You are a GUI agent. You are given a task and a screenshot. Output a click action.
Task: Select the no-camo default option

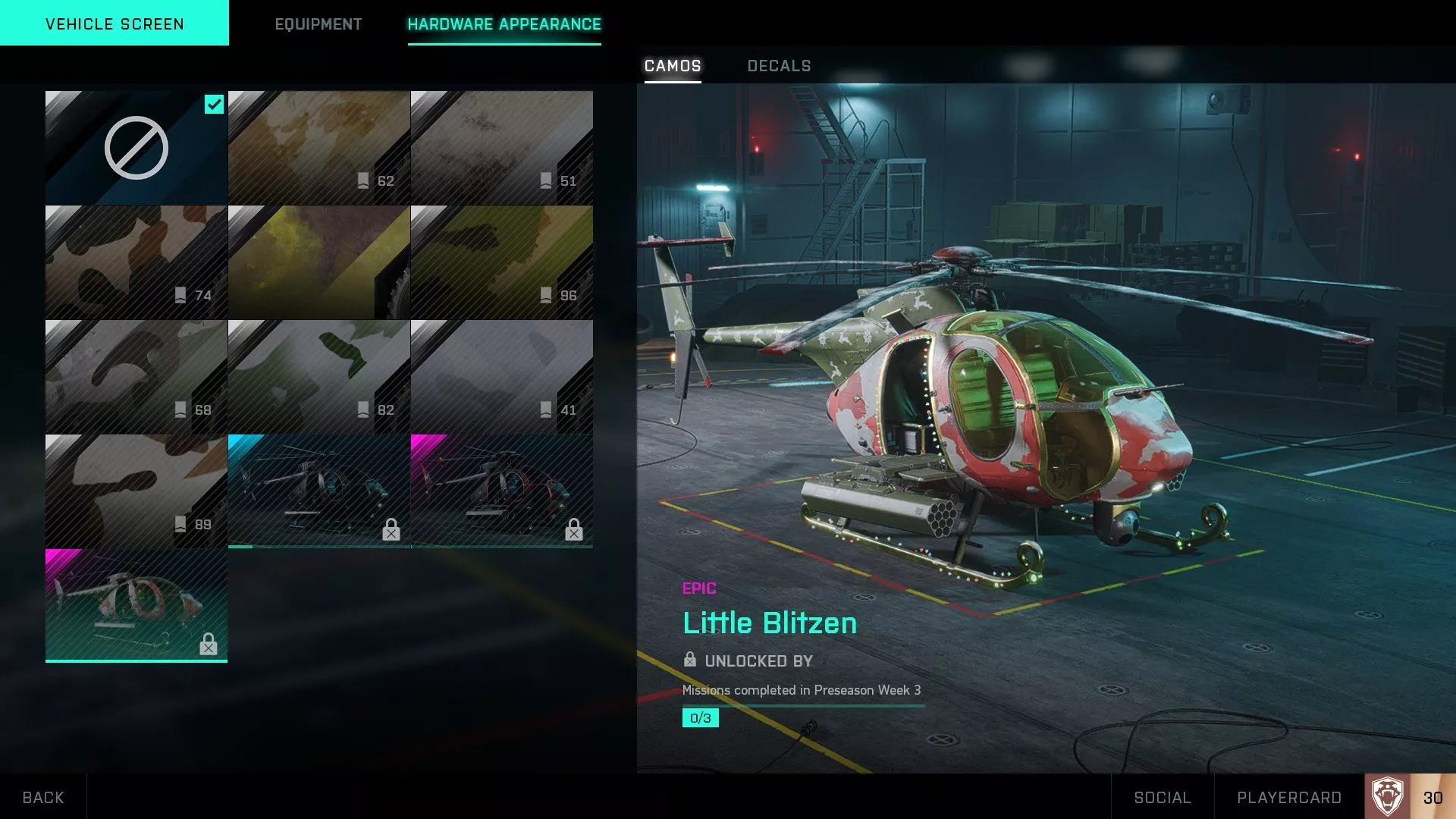coord(135,146)
